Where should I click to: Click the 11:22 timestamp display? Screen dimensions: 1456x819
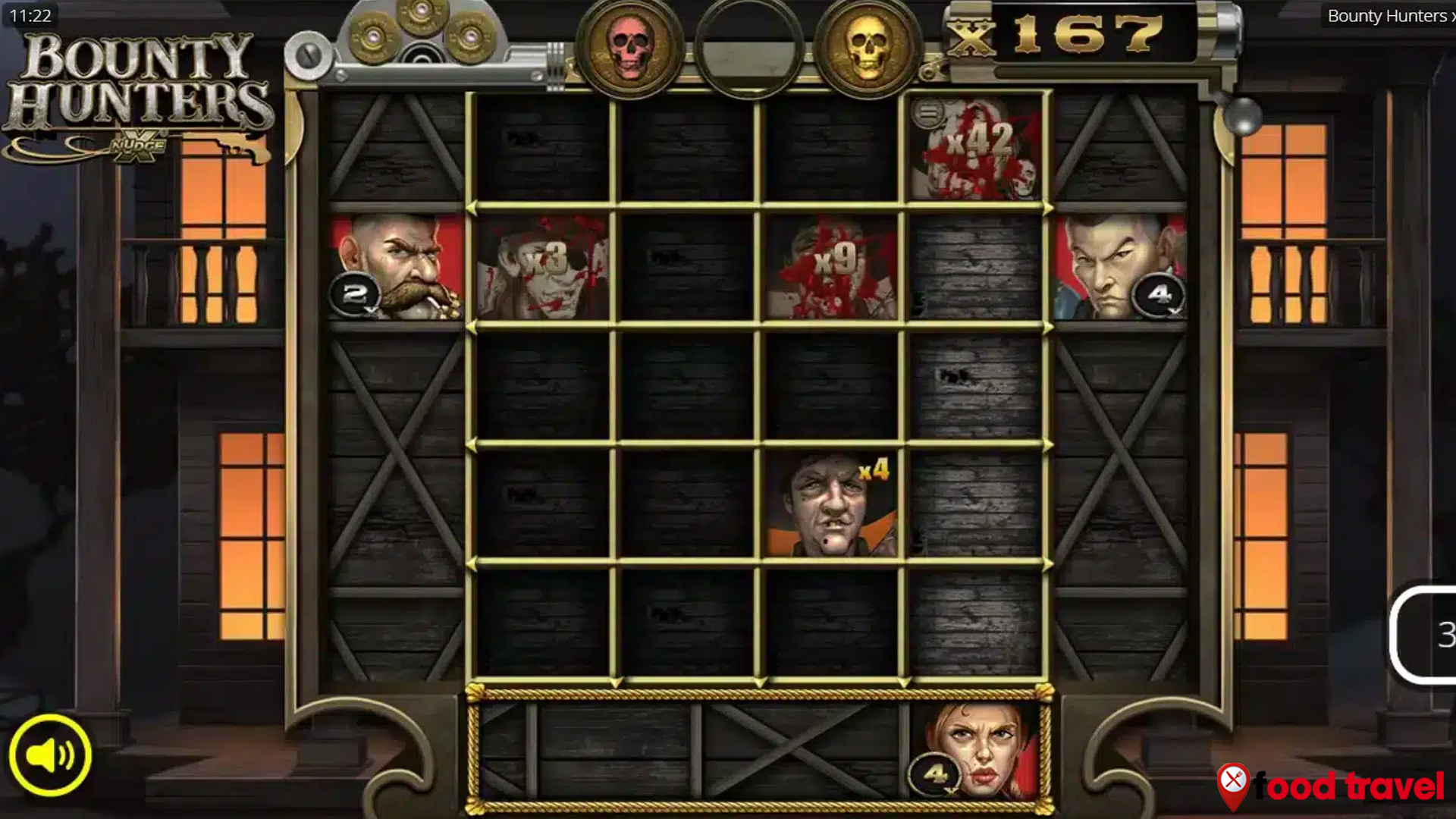[x=29, y=14]
